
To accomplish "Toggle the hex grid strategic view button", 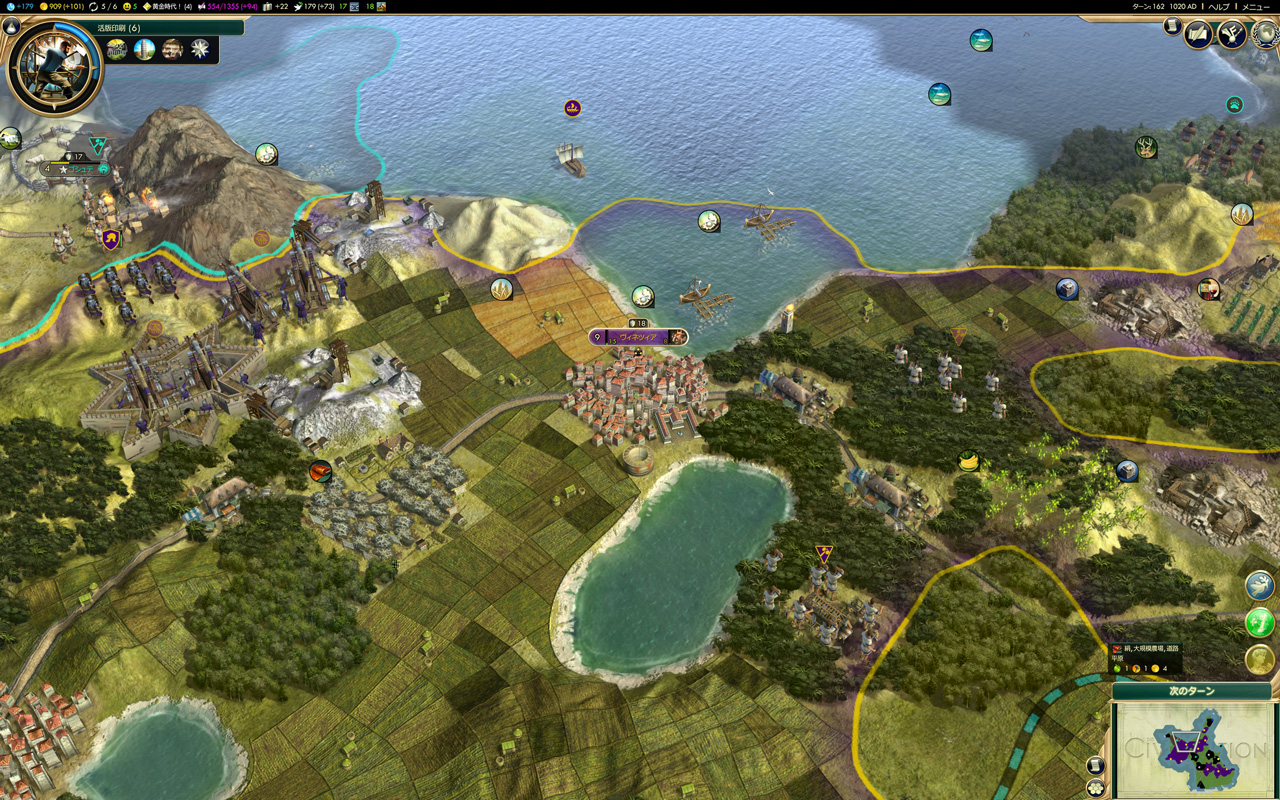I will (x=1095, y=788).
